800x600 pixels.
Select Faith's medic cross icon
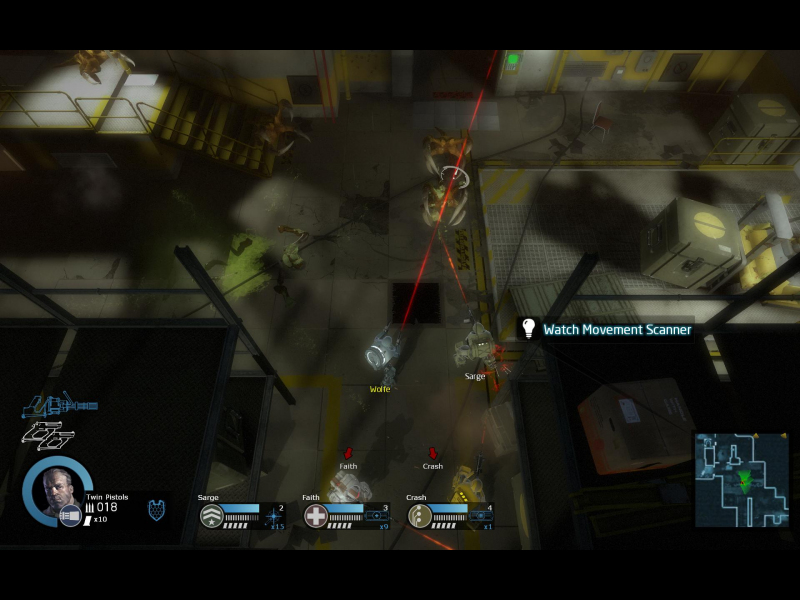(x=316, y=516)
